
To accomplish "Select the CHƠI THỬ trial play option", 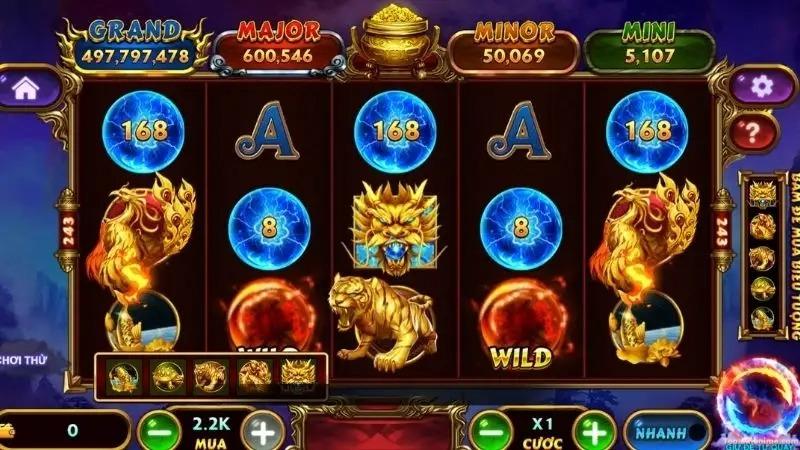I will (x=24, y=359).
